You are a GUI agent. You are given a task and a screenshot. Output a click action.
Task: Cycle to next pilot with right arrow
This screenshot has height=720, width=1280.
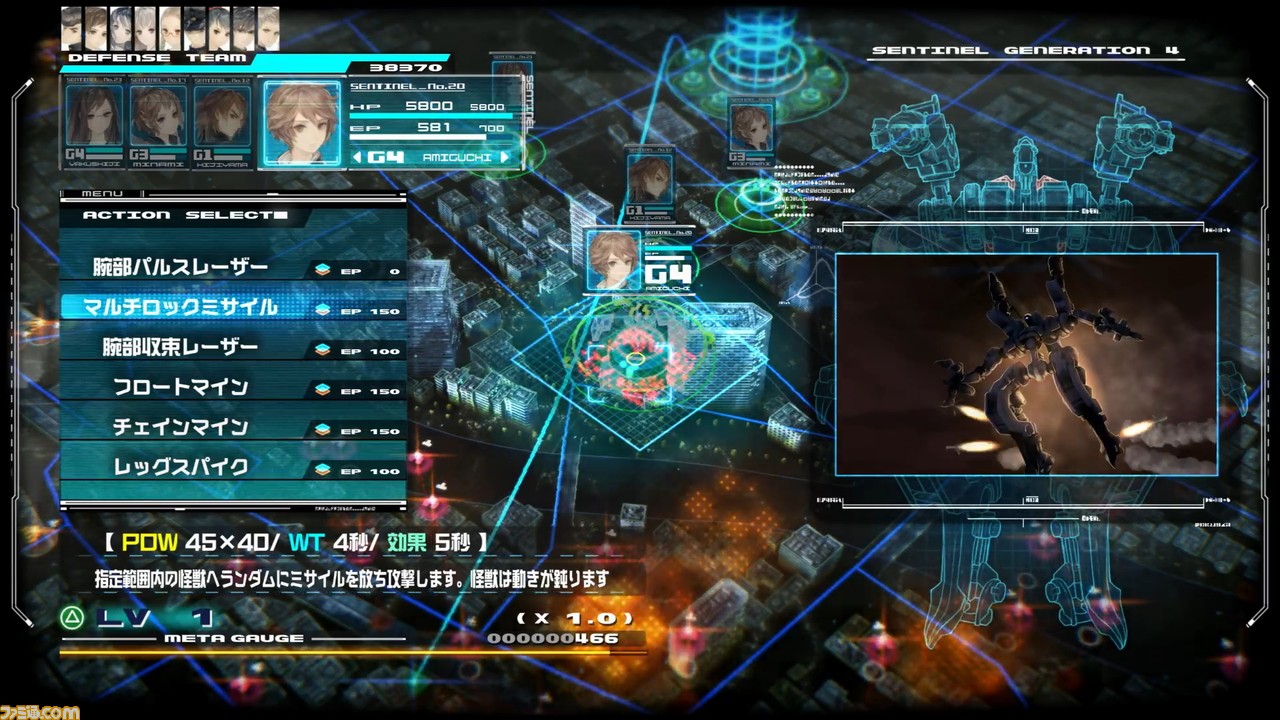click(505, 157)
